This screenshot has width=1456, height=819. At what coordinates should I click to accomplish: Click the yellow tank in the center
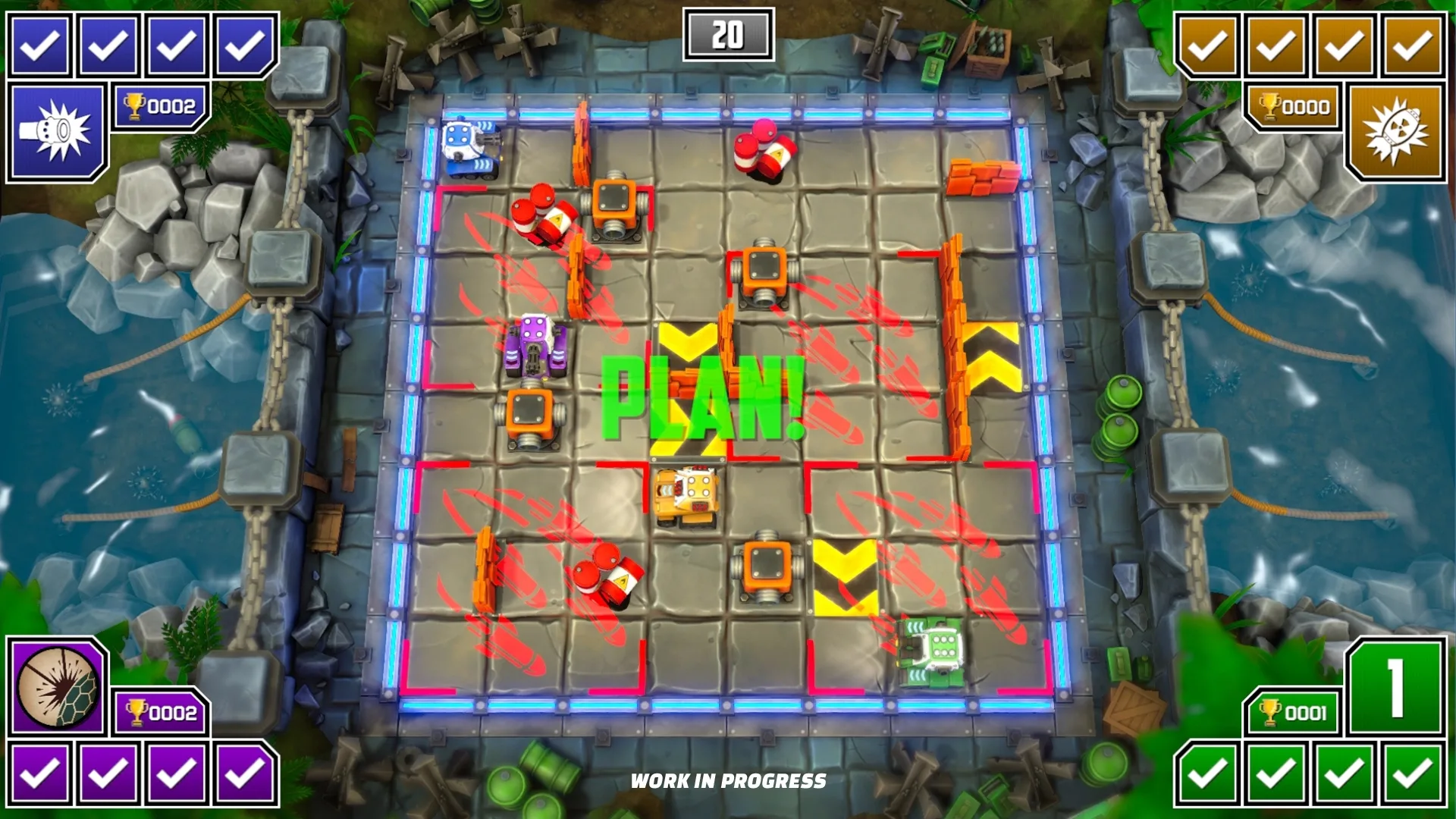(x=685, y=497)
